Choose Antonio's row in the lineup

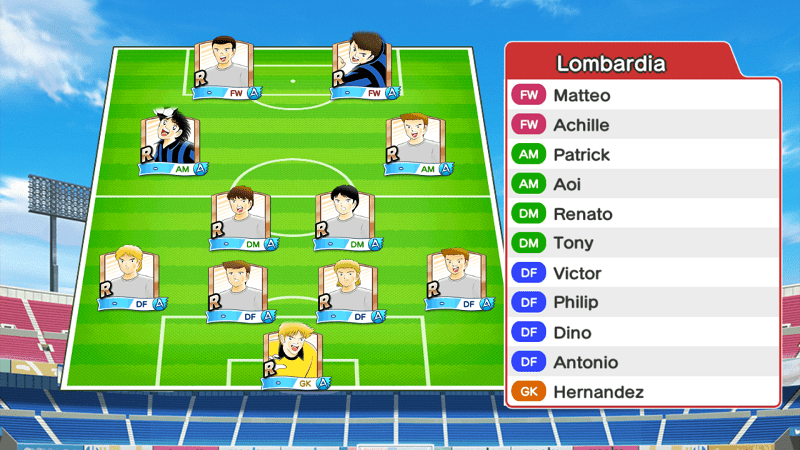(642, 362)
